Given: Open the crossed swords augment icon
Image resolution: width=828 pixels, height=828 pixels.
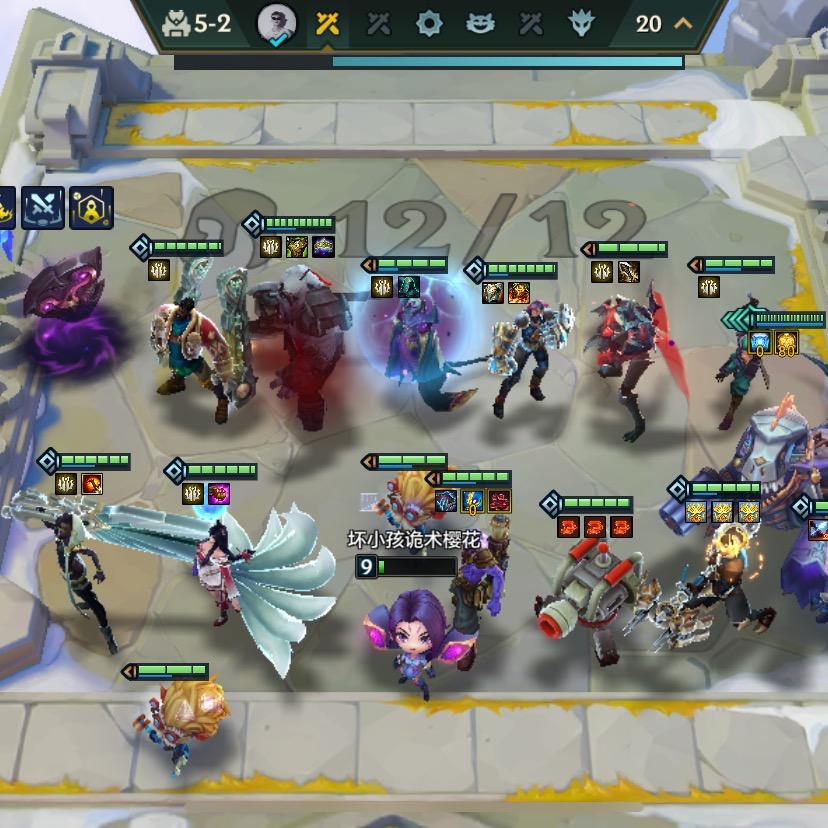Looking at the screenshot, I should [43, 206].
